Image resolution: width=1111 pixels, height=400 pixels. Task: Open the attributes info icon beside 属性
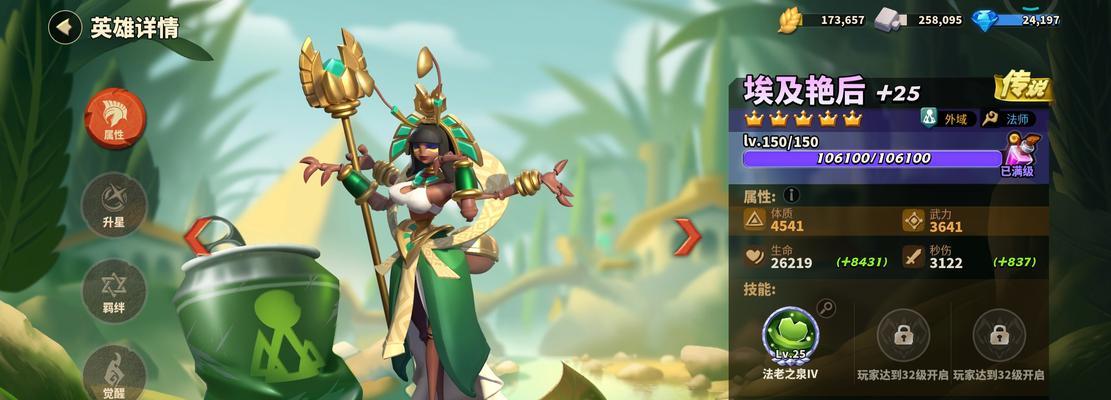pos(791,196)
